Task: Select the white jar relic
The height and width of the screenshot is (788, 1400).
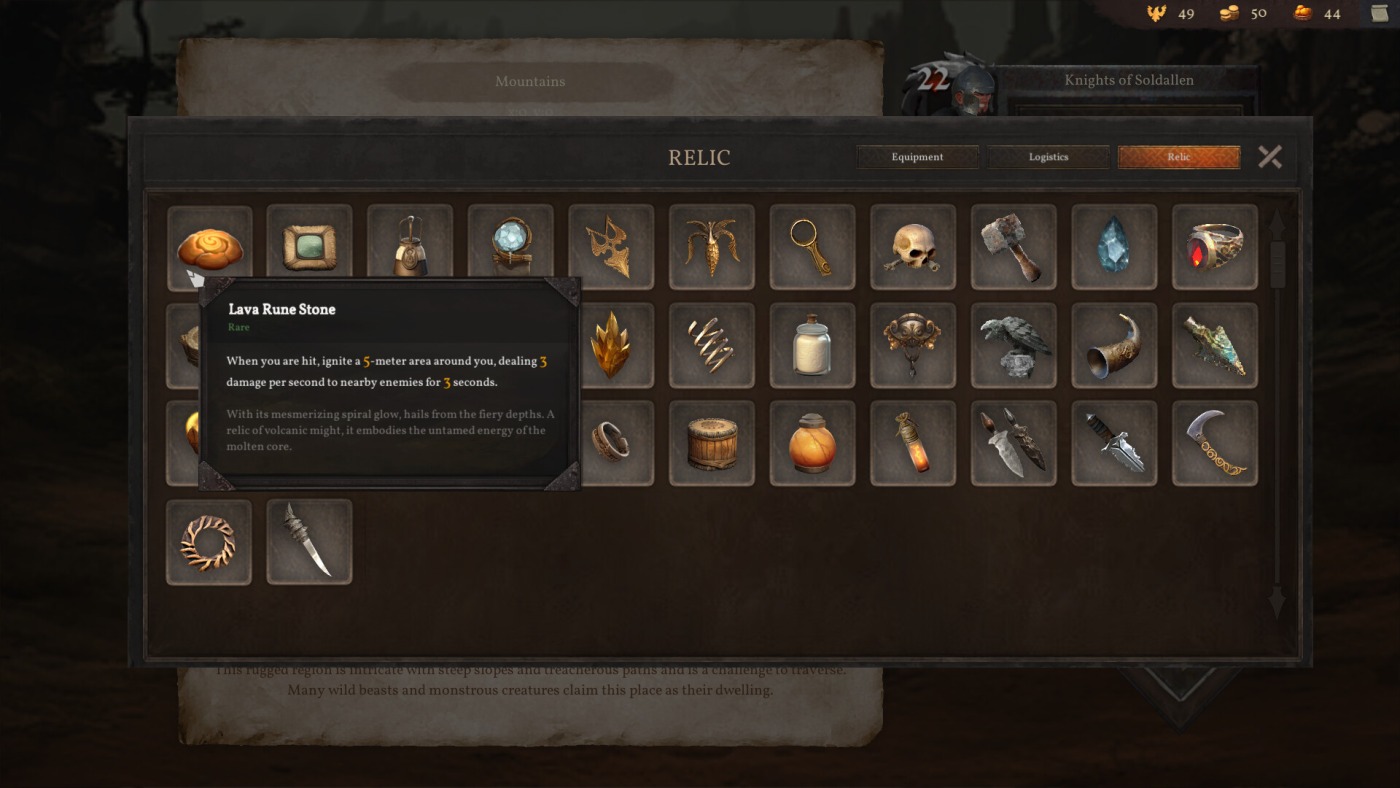Action: click(812, 345)
